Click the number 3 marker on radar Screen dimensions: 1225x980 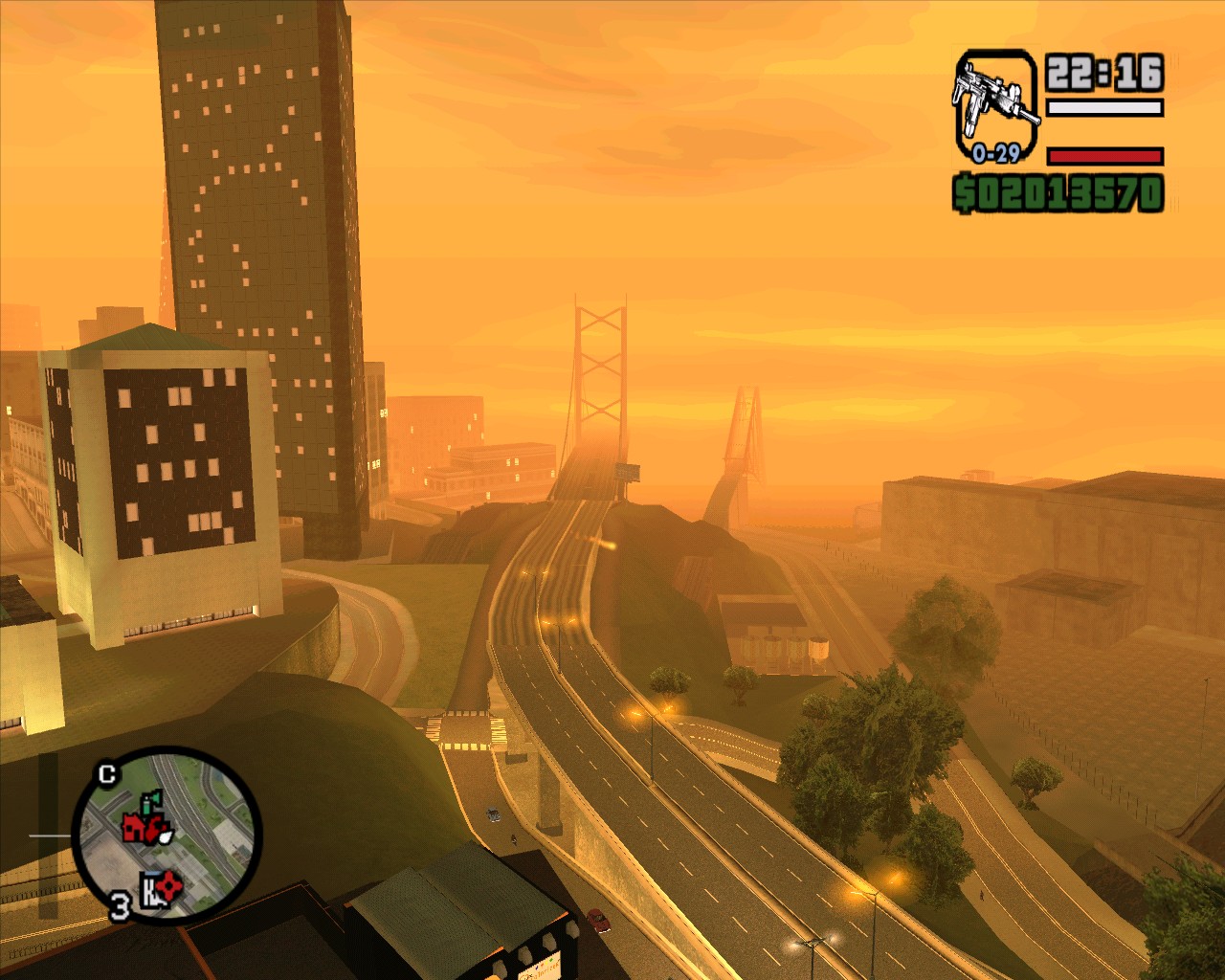click(120, 905)
